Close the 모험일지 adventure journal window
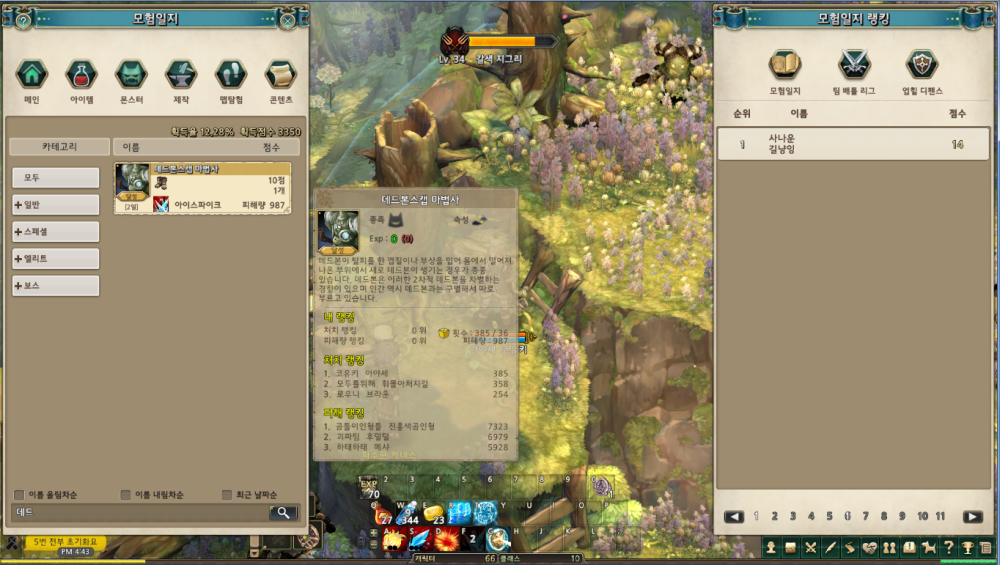This screenshot has width=1000, height=565. (288, 19)
